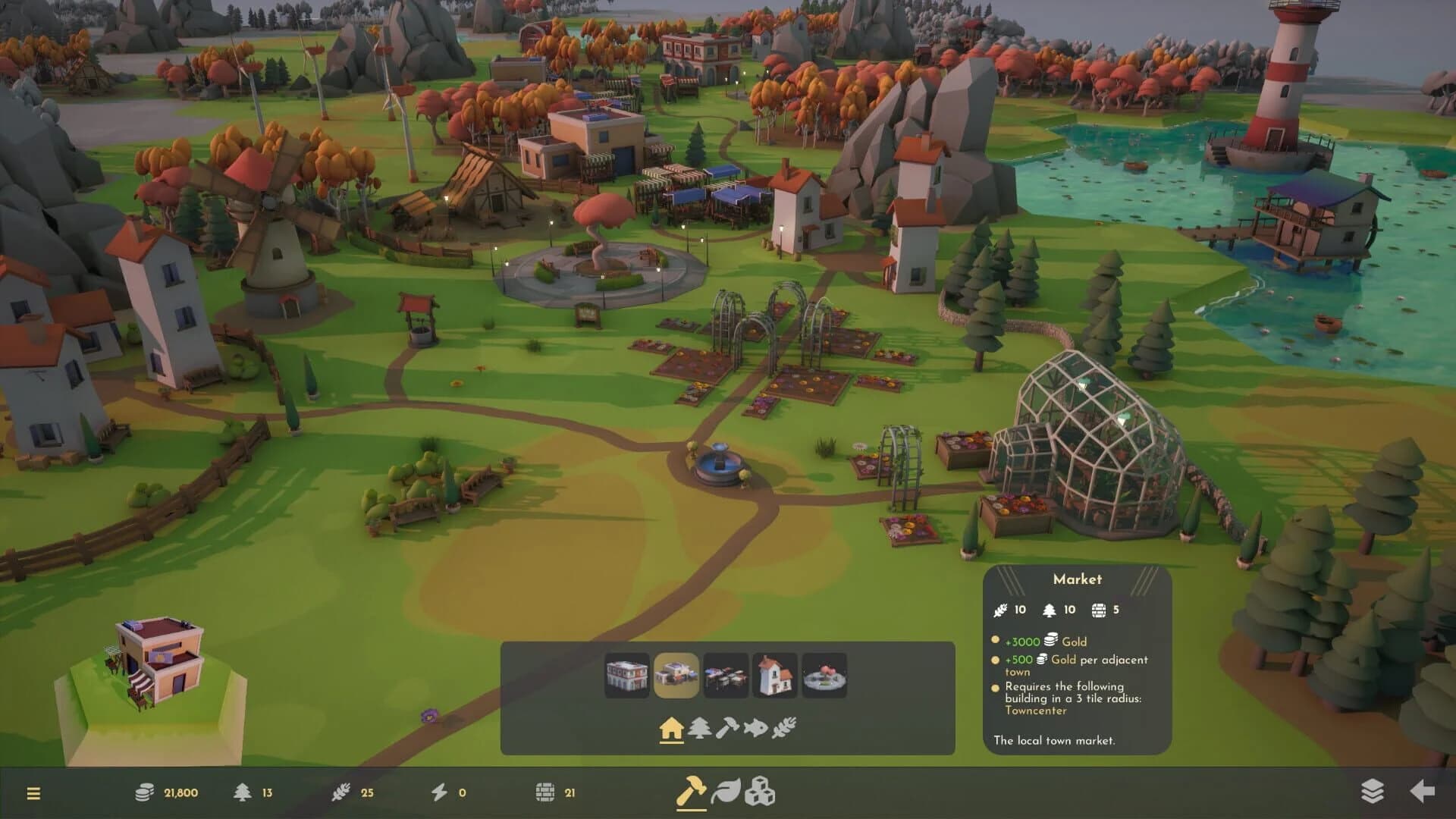The height and width of the screenshot is (819, 1456).
Task: Open the hamburger menu at bottom left
Action: point(32,792)
